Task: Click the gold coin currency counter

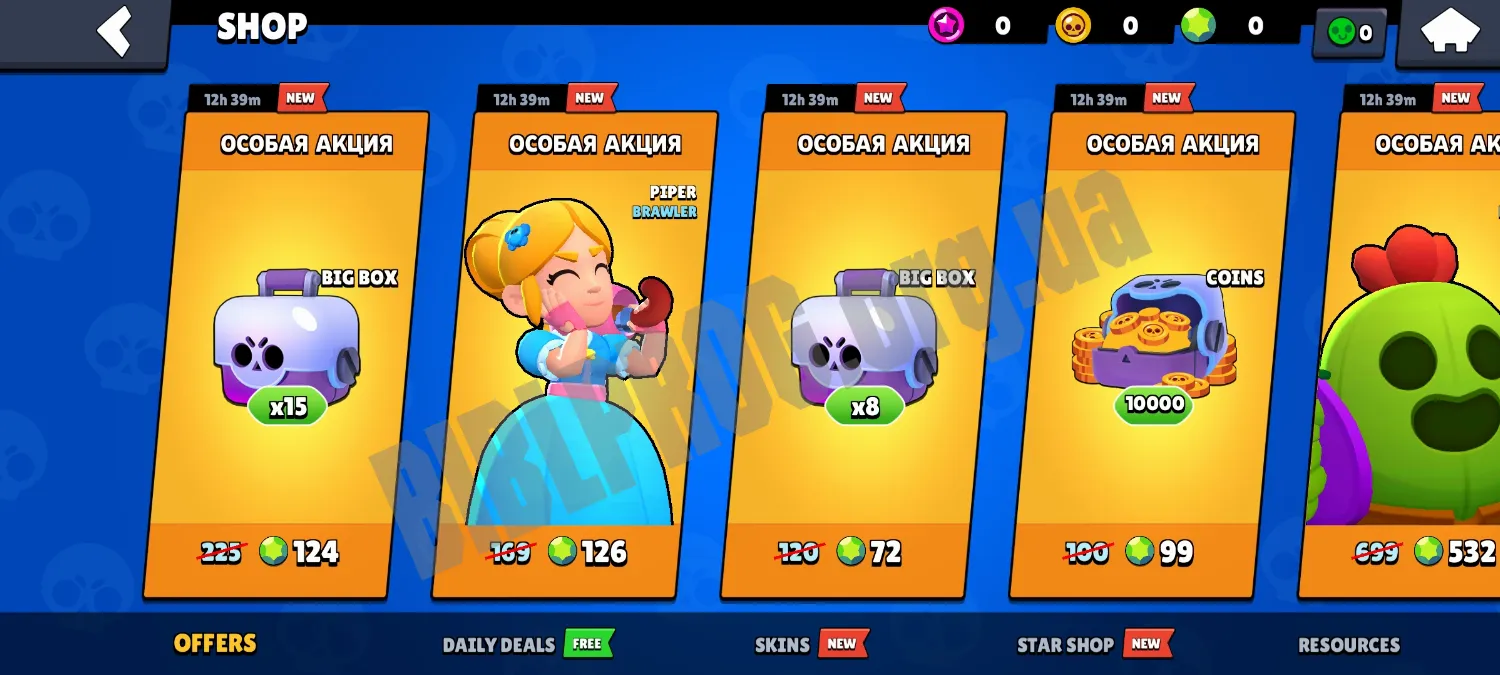Action: (1098, 27)
